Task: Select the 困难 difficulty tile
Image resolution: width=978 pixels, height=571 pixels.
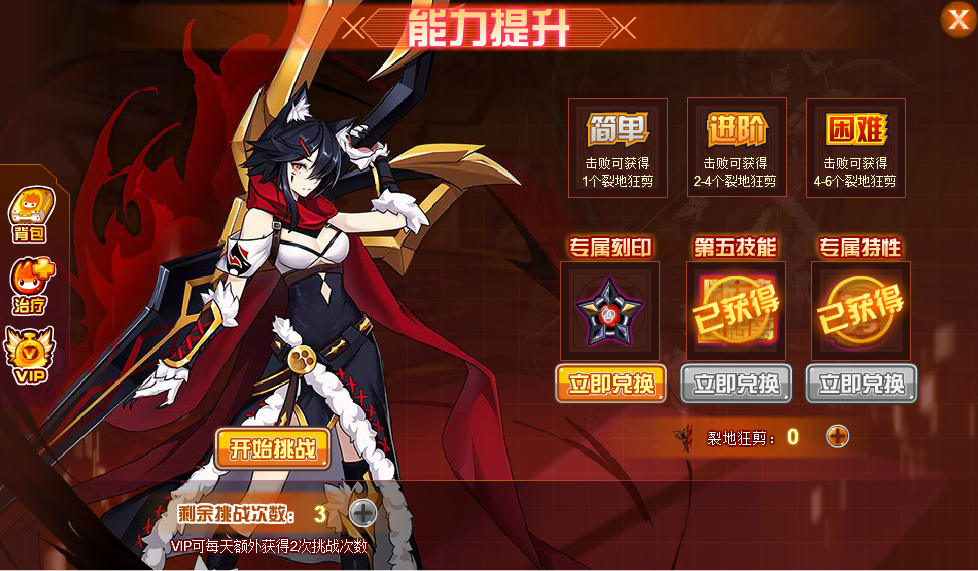Action: coord(855,147)
